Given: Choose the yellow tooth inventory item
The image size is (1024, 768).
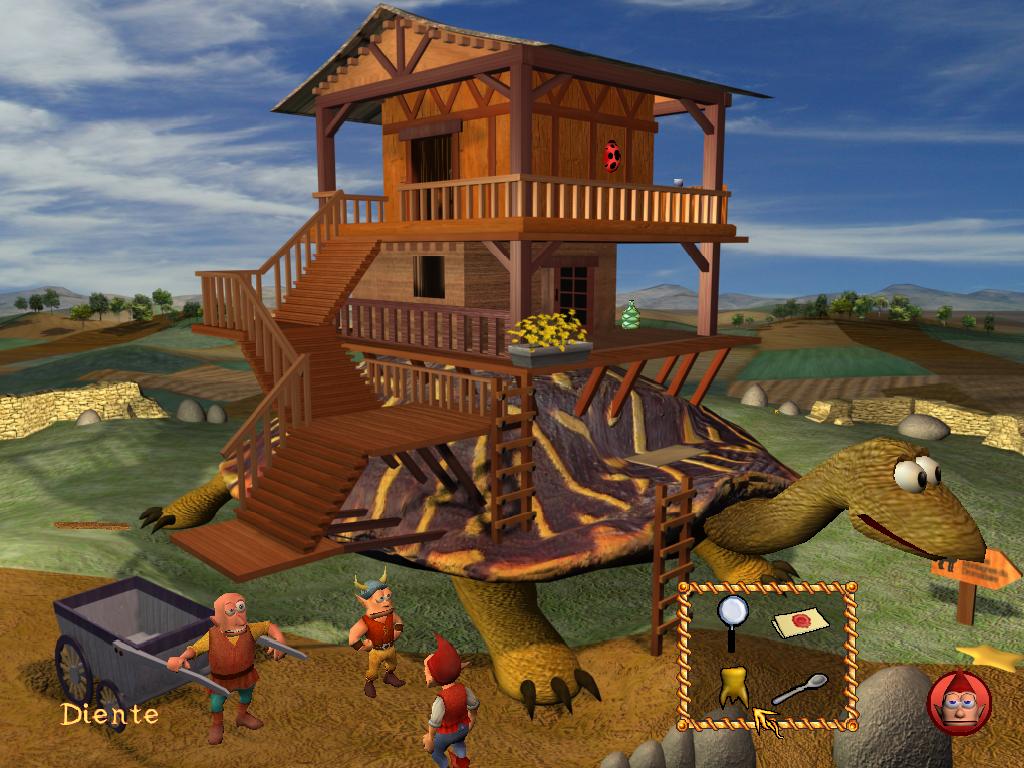Looking at the screenshot, I should tap(733, 686).
